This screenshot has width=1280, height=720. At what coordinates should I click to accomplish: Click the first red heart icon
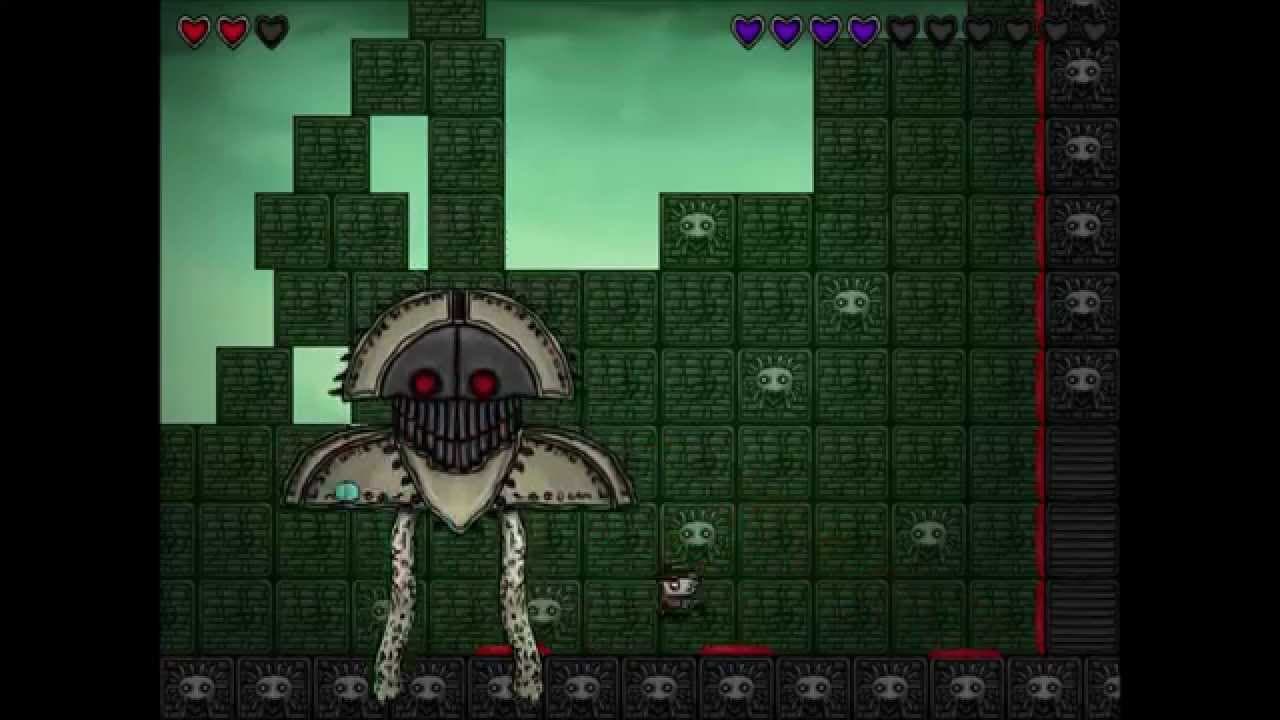(191, 31)
